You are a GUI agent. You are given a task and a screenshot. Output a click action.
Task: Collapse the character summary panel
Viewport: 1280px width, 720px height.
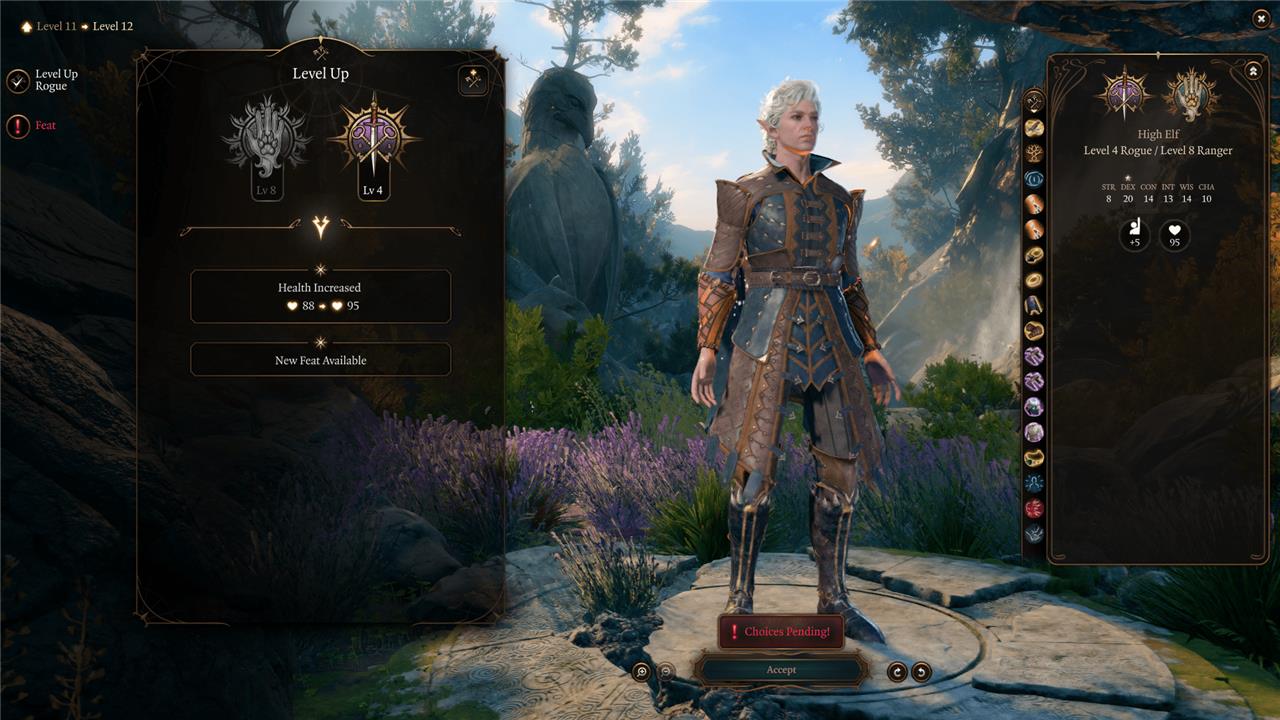point(1252,71)
